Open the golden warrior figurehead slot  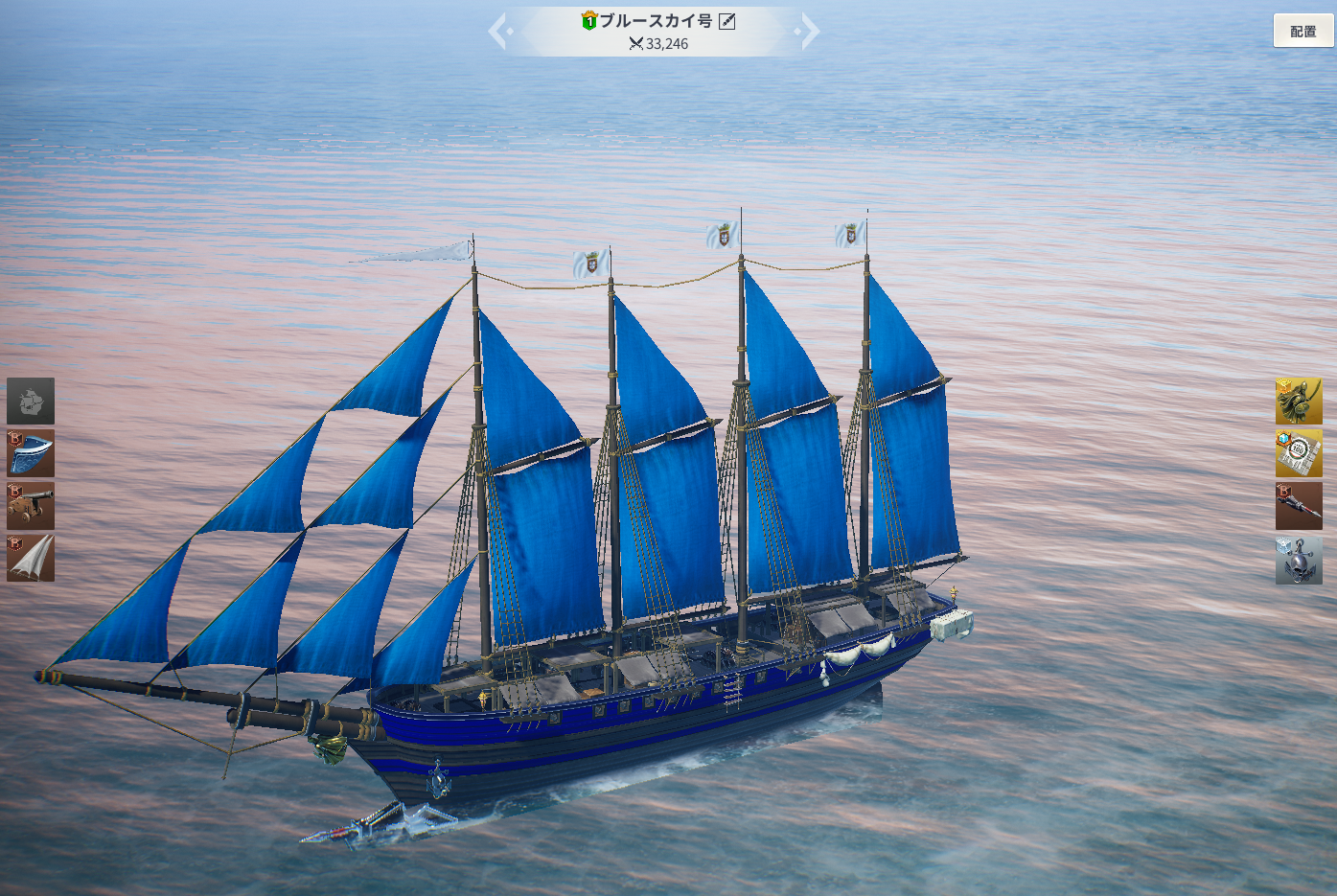click(1299, 402)
